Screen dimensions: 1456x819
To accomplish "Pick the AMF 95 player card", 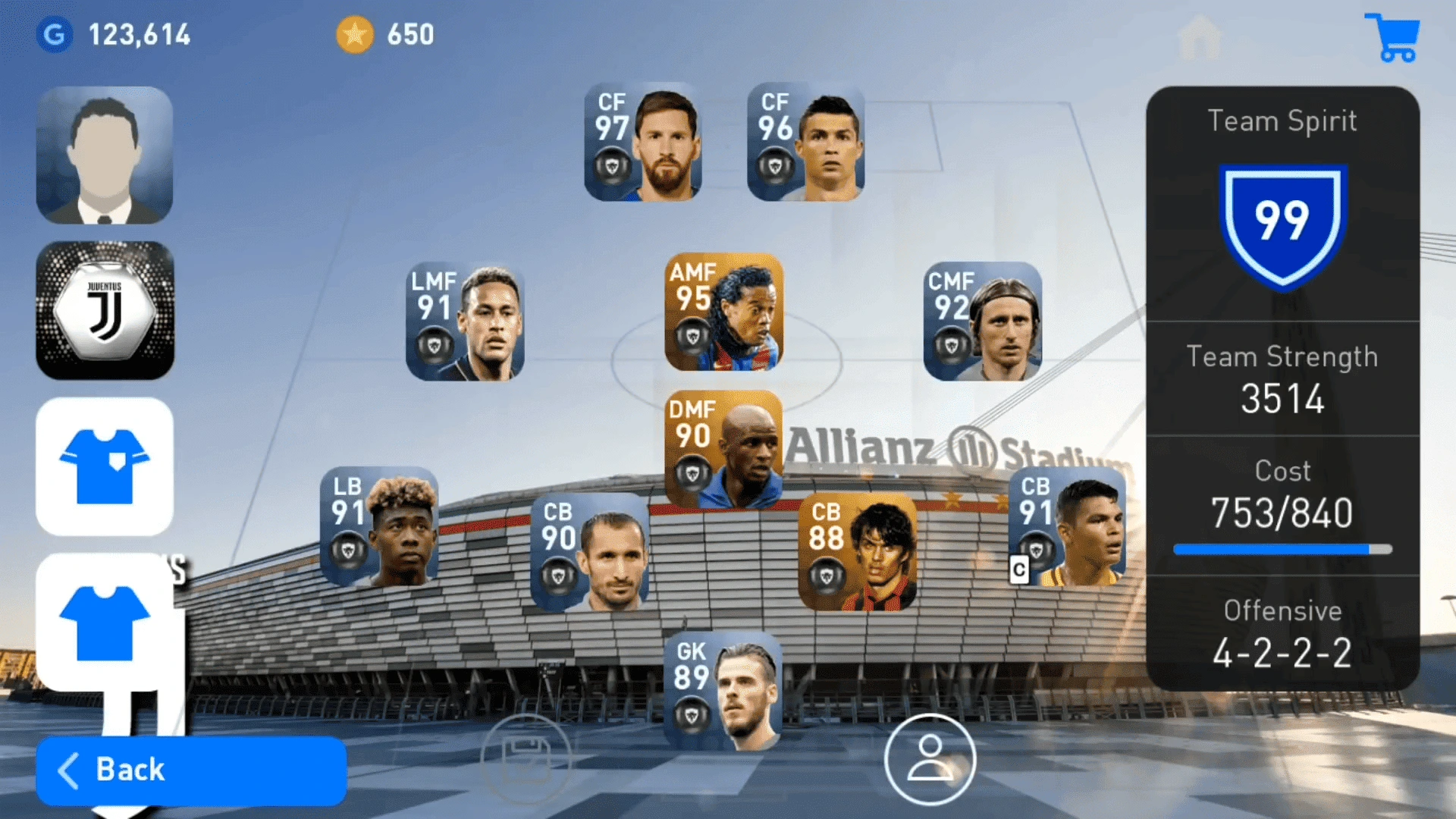I will coord(723,312).
